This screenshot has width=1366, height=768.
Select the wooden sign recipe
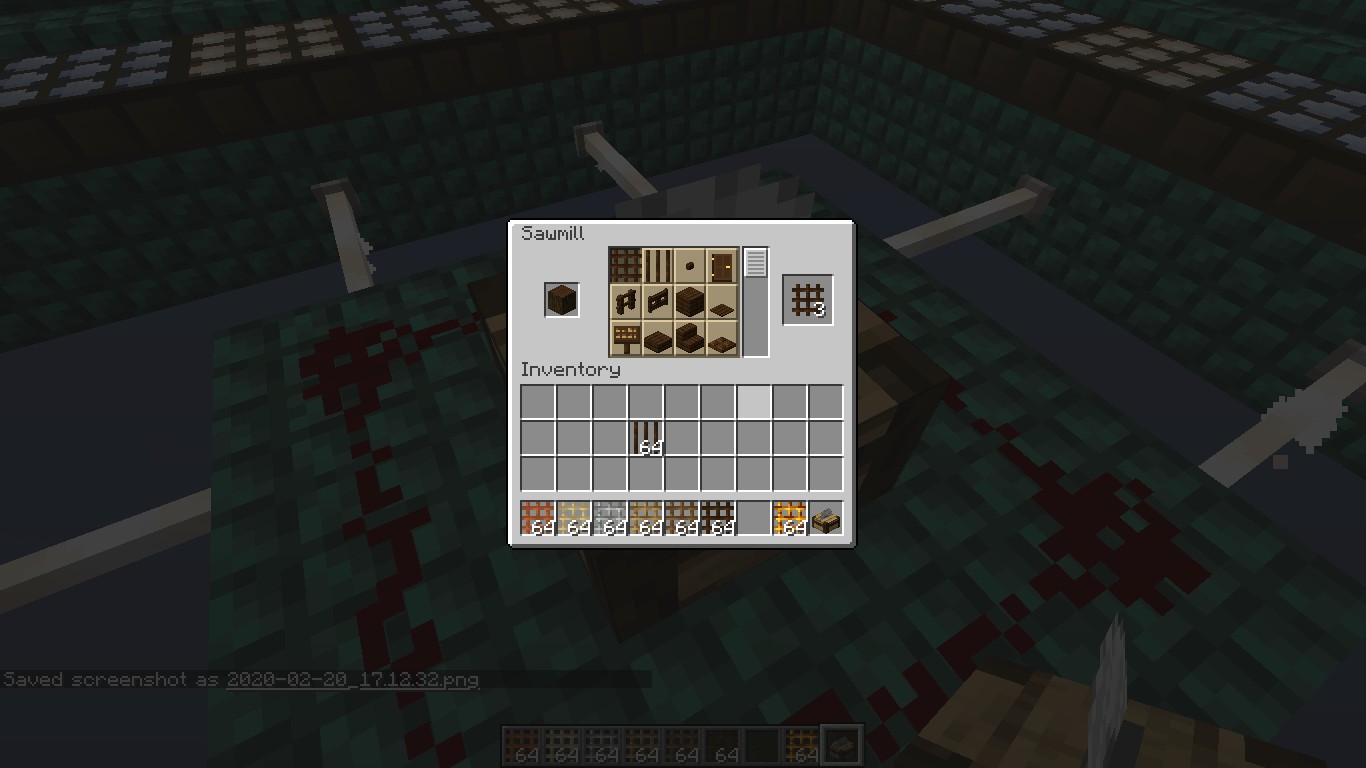[626, 336]
